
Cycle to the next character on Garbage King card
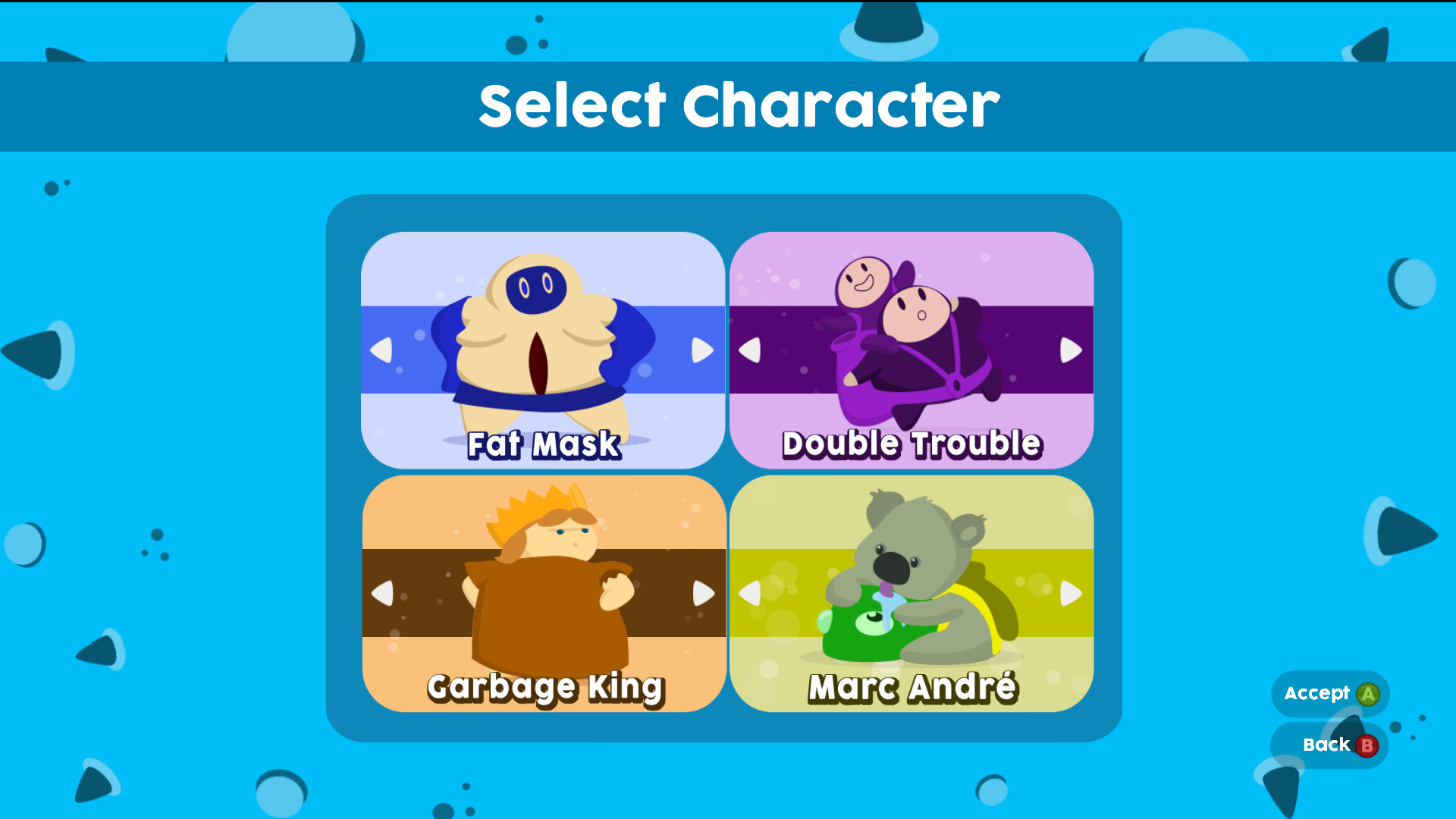coord(702,594)
